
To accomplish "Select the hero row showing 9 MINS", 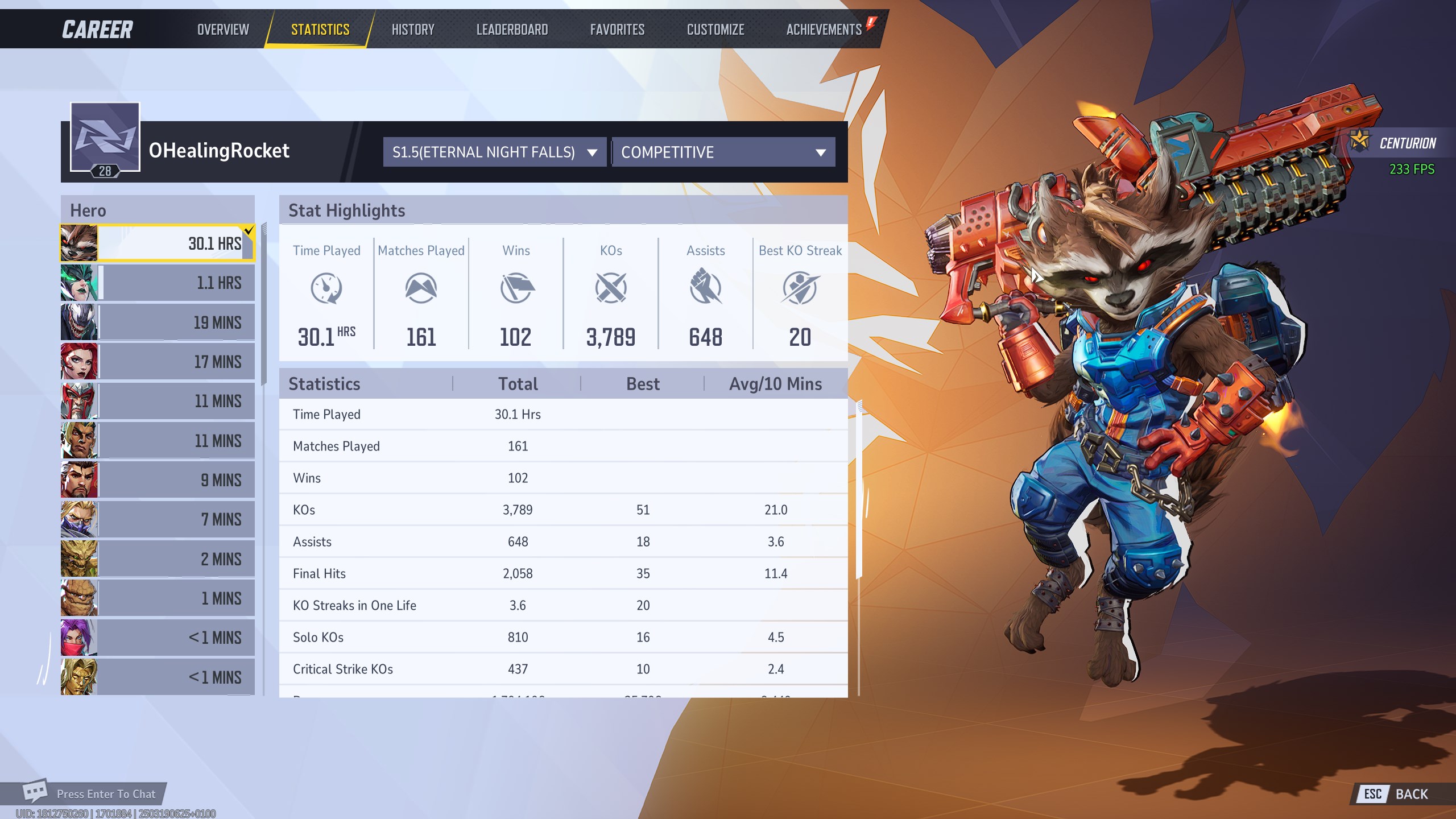I will (x=158, y=480).
